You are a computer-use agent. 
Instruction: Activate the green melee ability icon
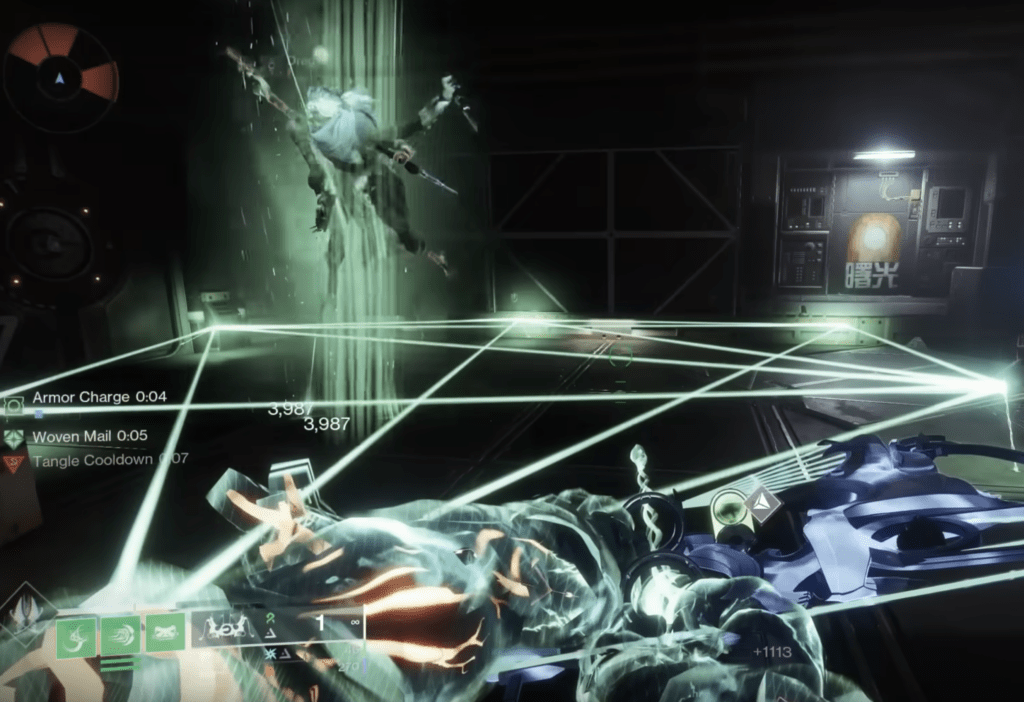(x=123, y=636)
